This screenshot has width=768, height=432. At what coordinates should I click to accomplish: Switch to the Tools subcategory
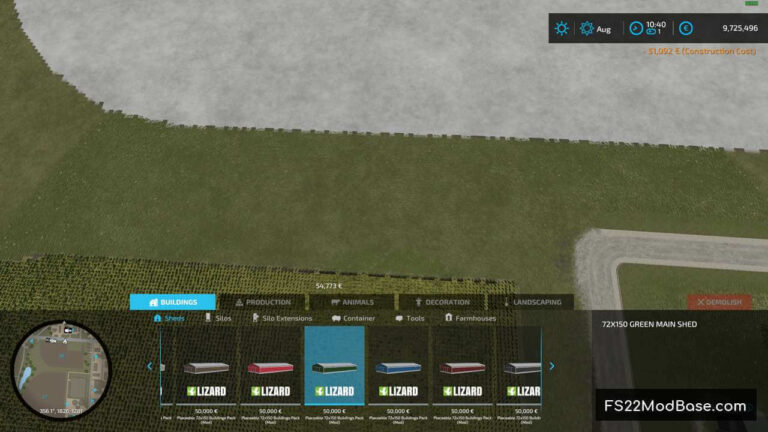tap(410, 319)
